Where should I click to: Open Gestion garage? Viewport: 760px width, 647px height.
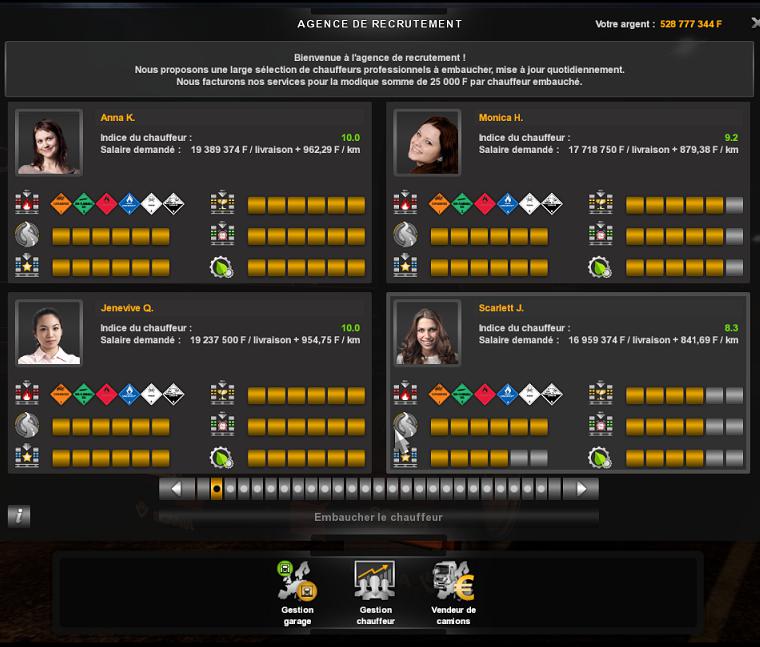pos(297,594)
